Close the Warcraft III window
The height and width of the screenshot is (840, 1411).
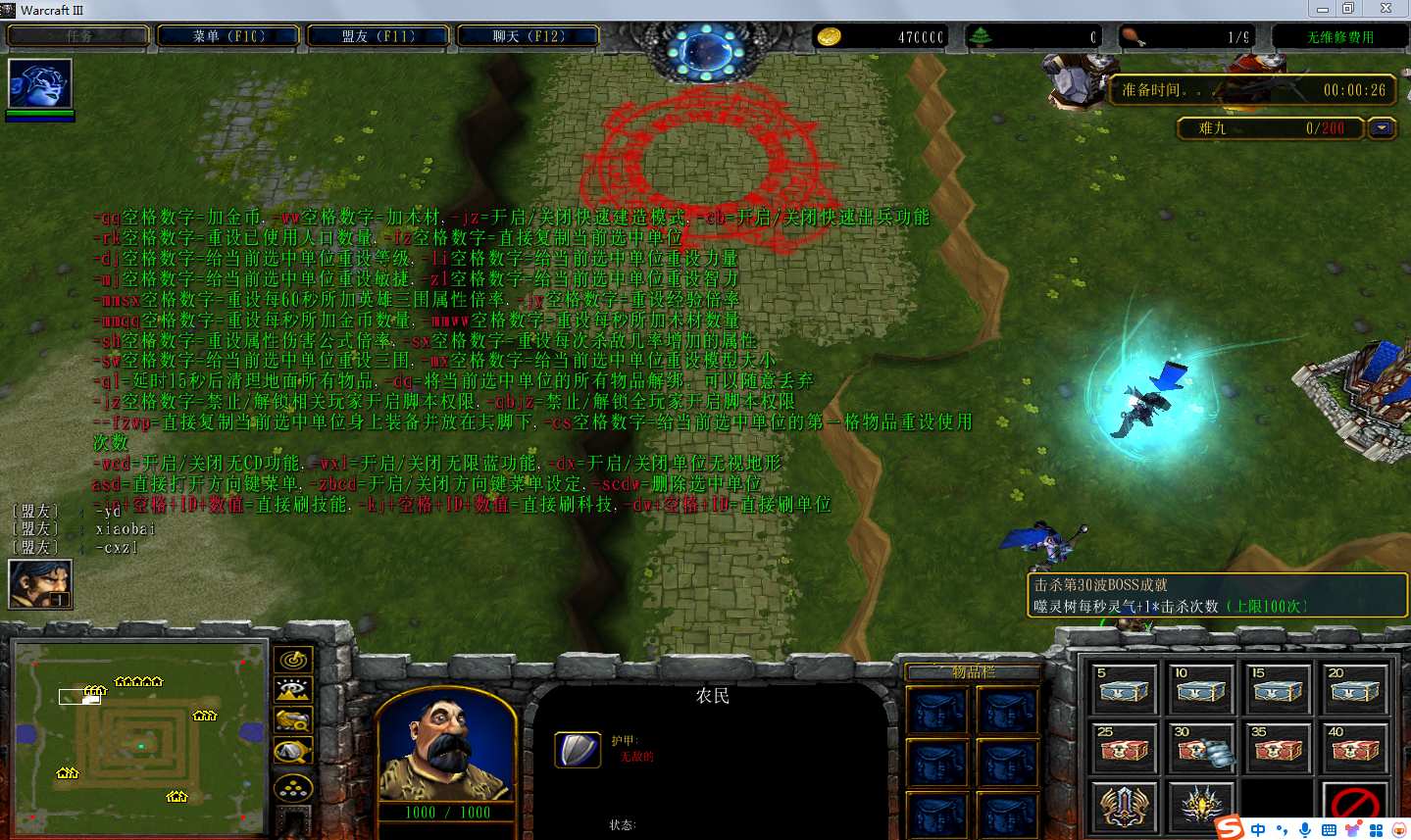click(x=1386, y=9)
